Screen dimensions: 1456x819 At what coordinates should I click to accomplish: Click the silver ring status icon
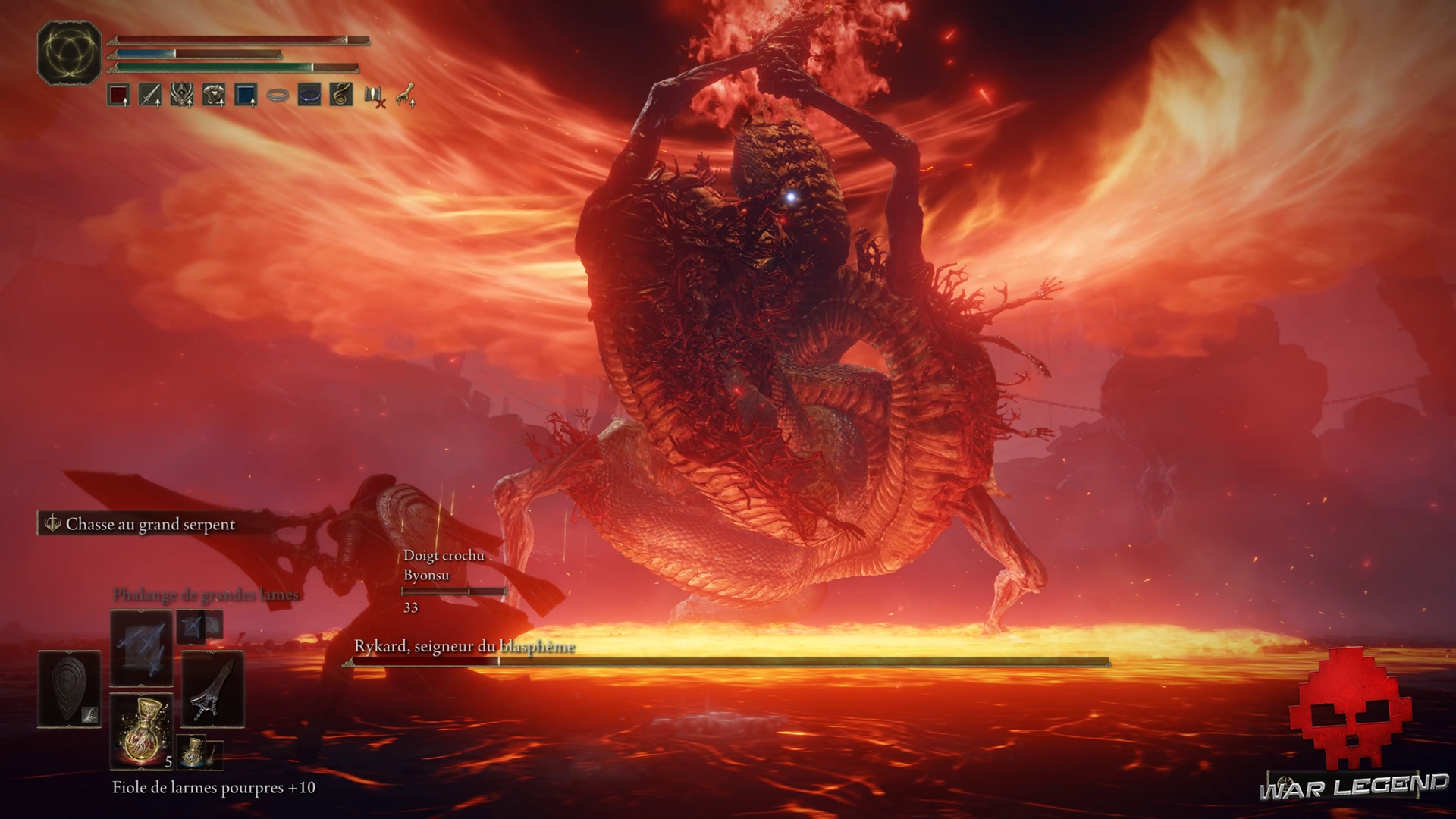click(x=278, y=96)
